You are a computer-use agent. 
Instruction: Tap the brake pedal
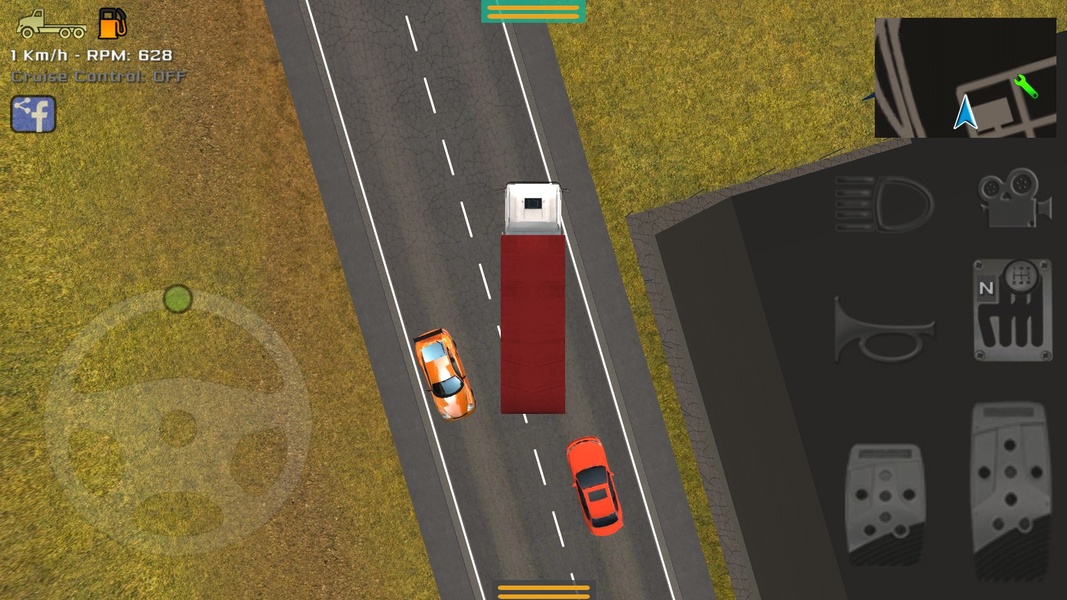[x=883, y=504]
